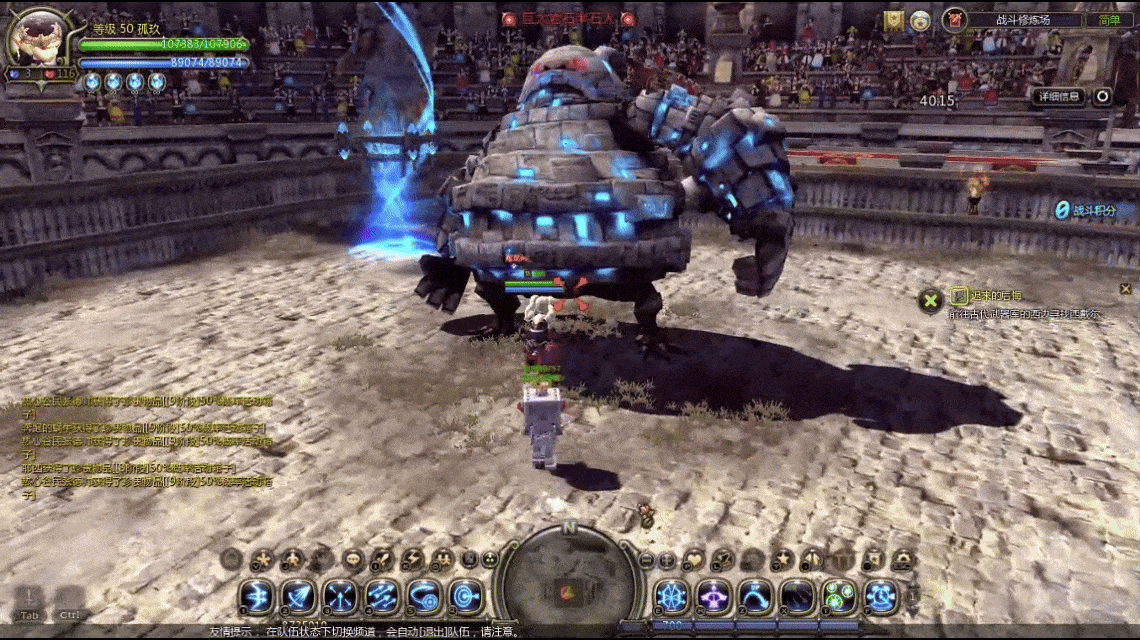1140x640 pixels.
Task: Open the red banner dungeon icon
Action: (x=954, y=19)
